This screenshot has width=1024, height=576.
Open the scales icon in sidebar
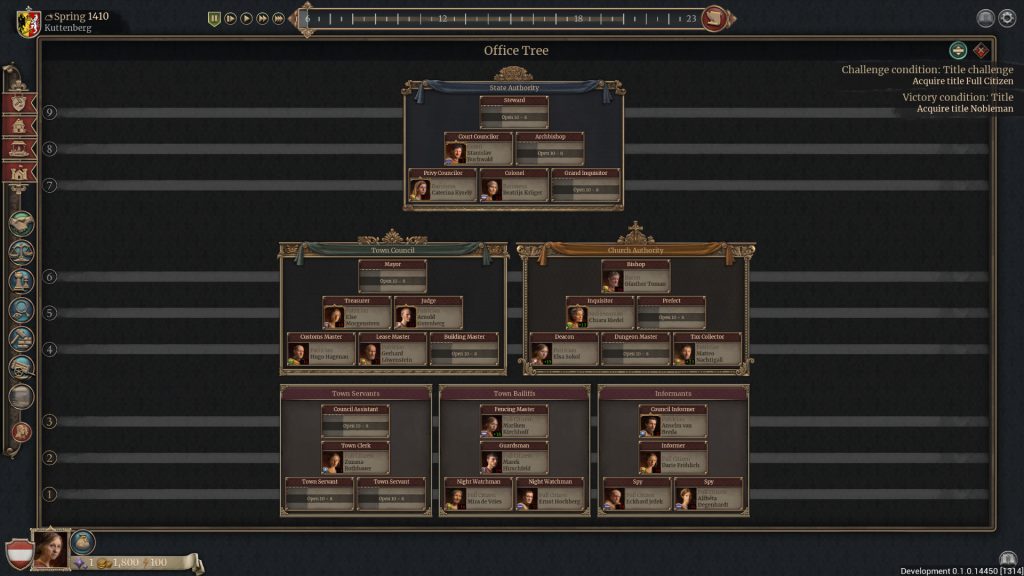(x=21, y=253)
